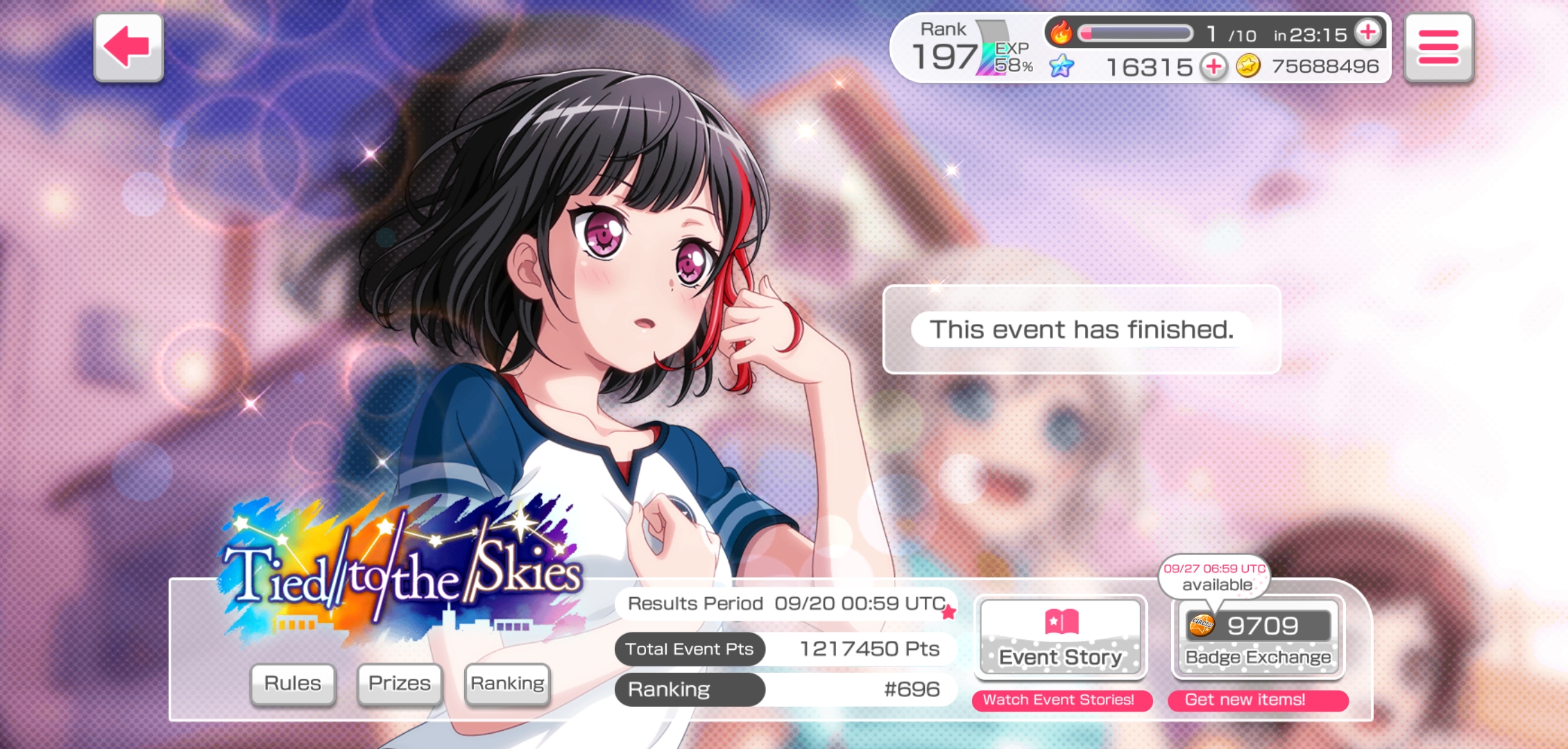Open the Badge Exchange shop
The height and width of the screenshot is (749, 1568).
click(1258, 637)
